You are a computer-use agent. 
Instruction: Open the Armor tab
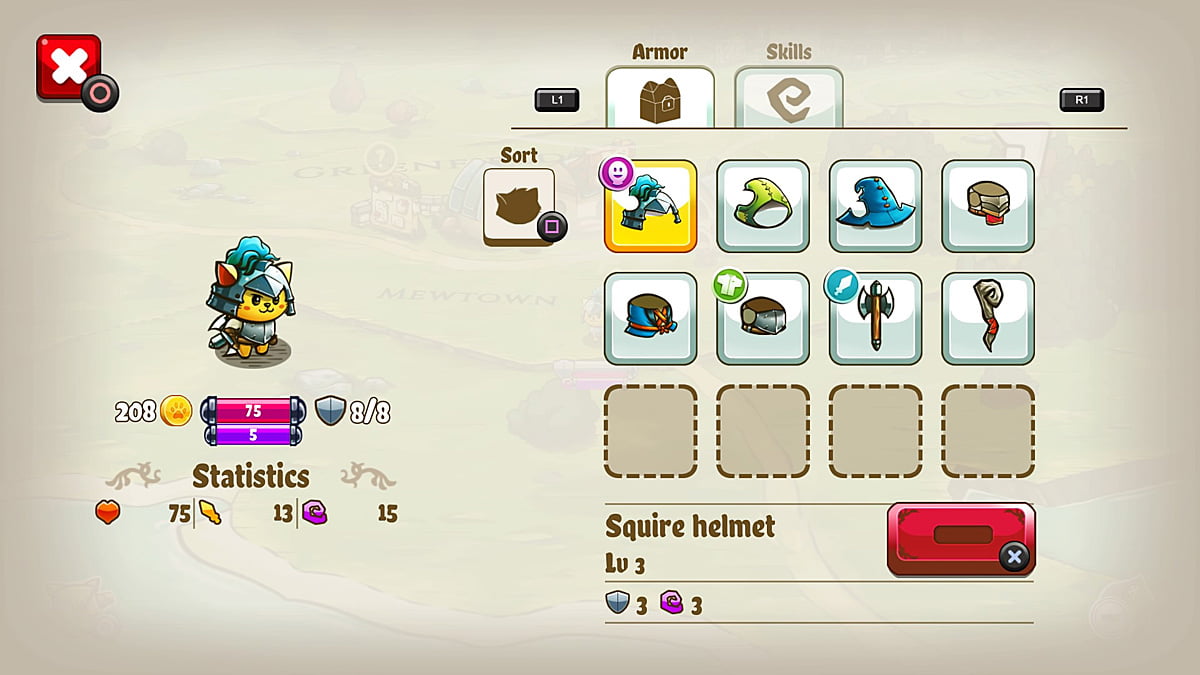coord(660,98)
